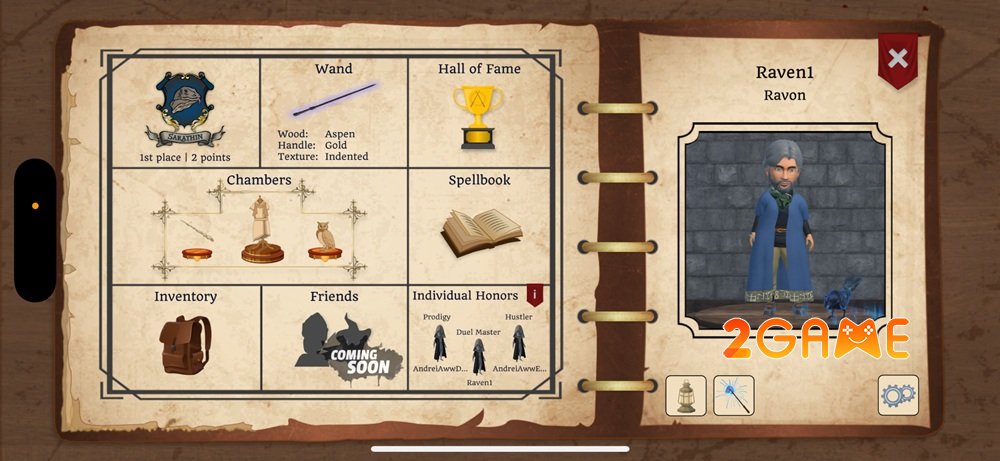1000x461 pixels.
Task: Select the Friends panel
Action: point(334,340)
